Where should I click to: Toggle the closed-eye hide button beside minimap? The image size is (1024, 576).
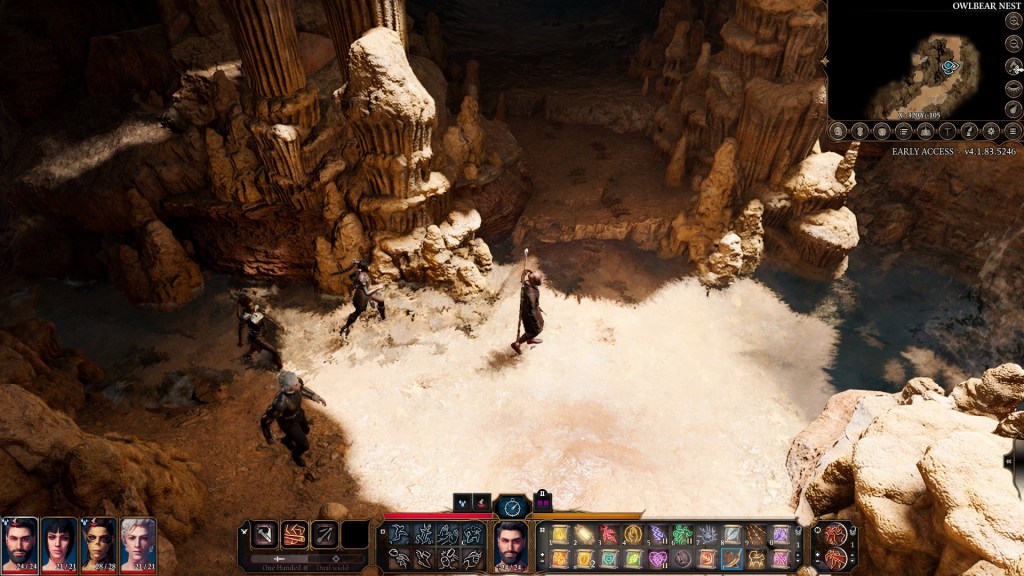[1013, 89]
